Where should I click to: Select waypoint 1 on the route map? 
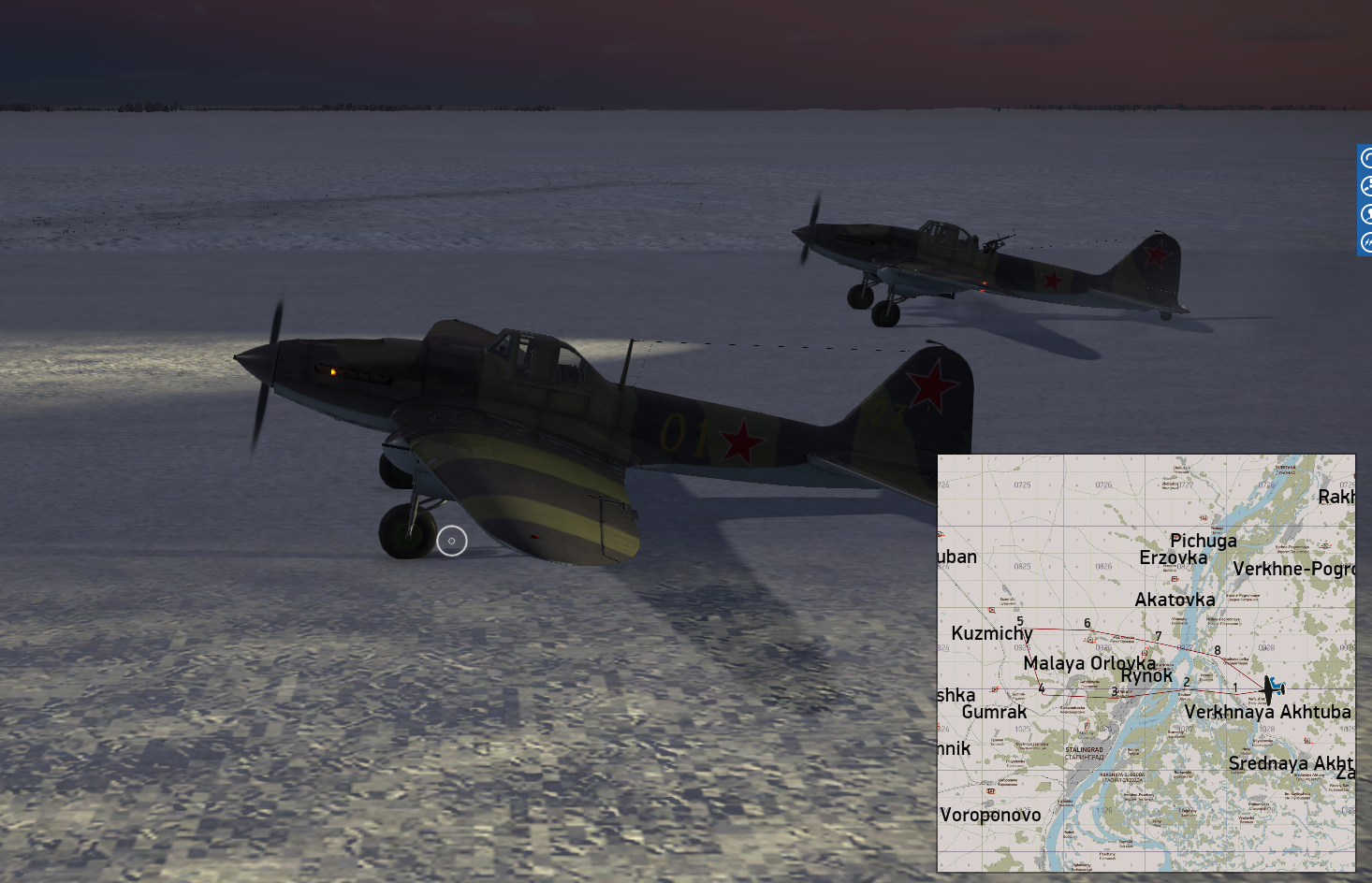tap(1234, 688)
